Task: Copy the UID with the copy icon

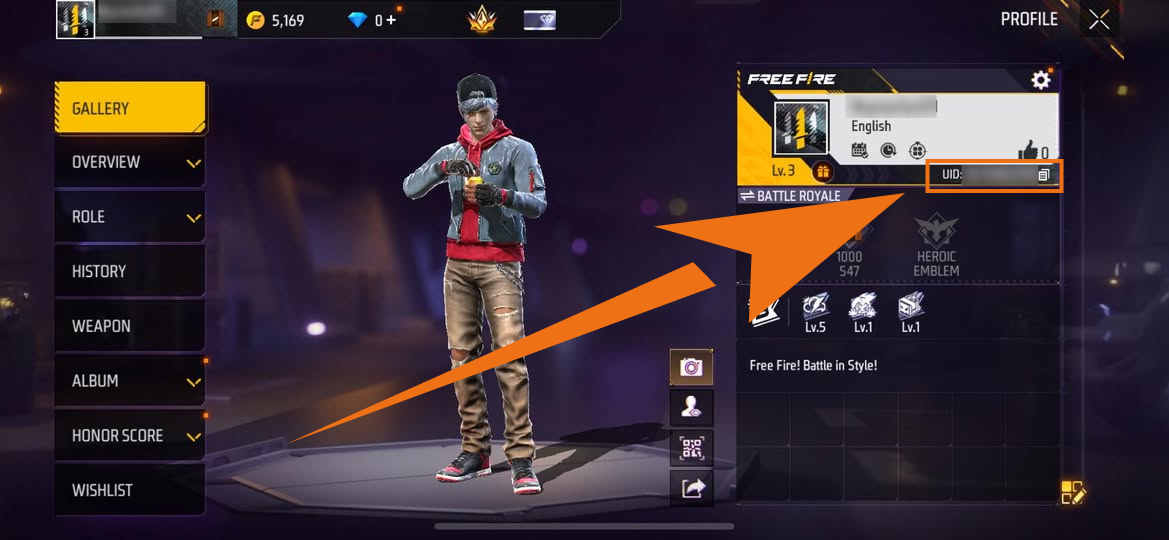Action: [1043, 175]
